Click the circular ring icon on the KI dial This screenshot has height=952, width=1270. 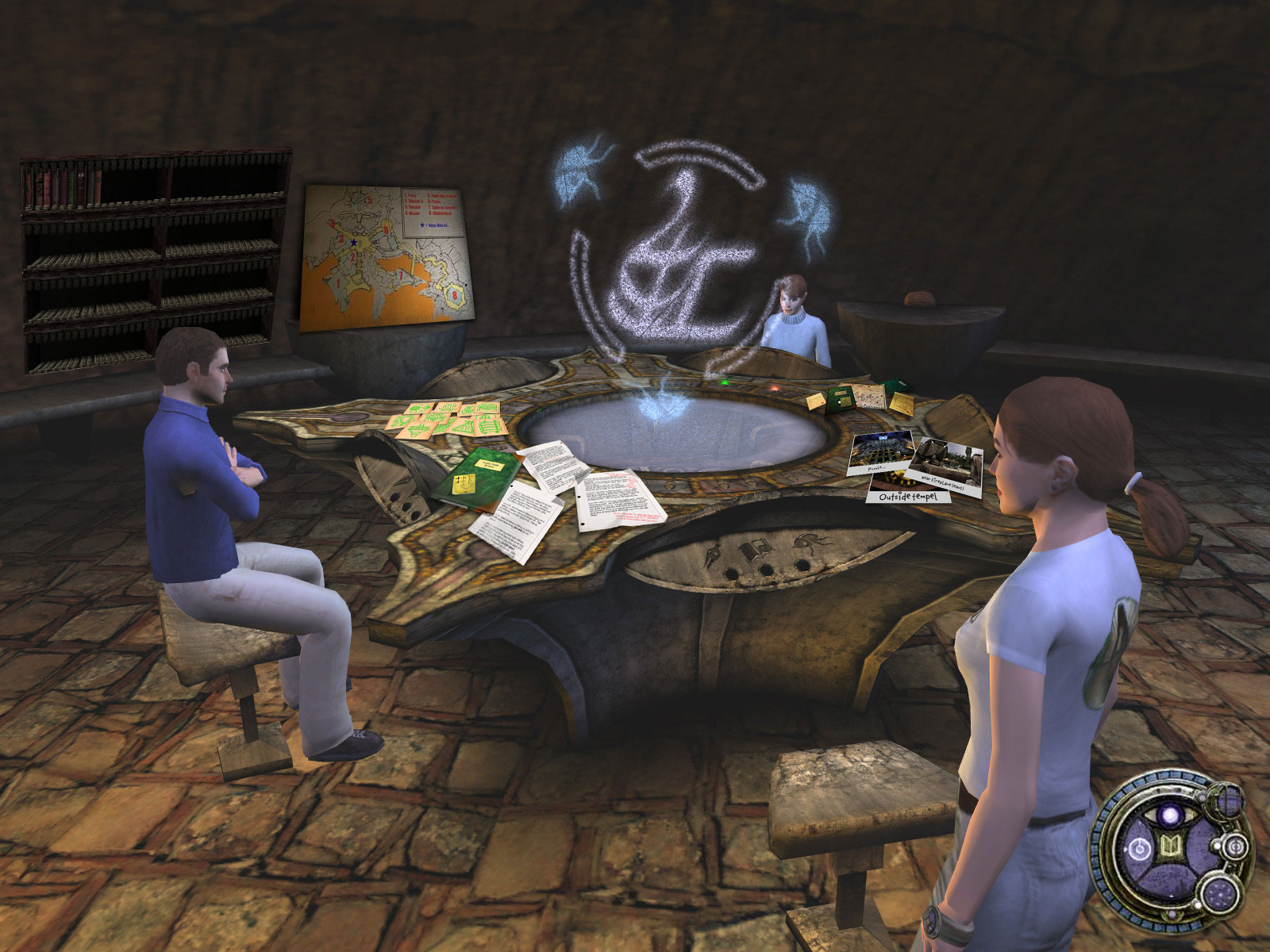click(x=1139, y=847)
